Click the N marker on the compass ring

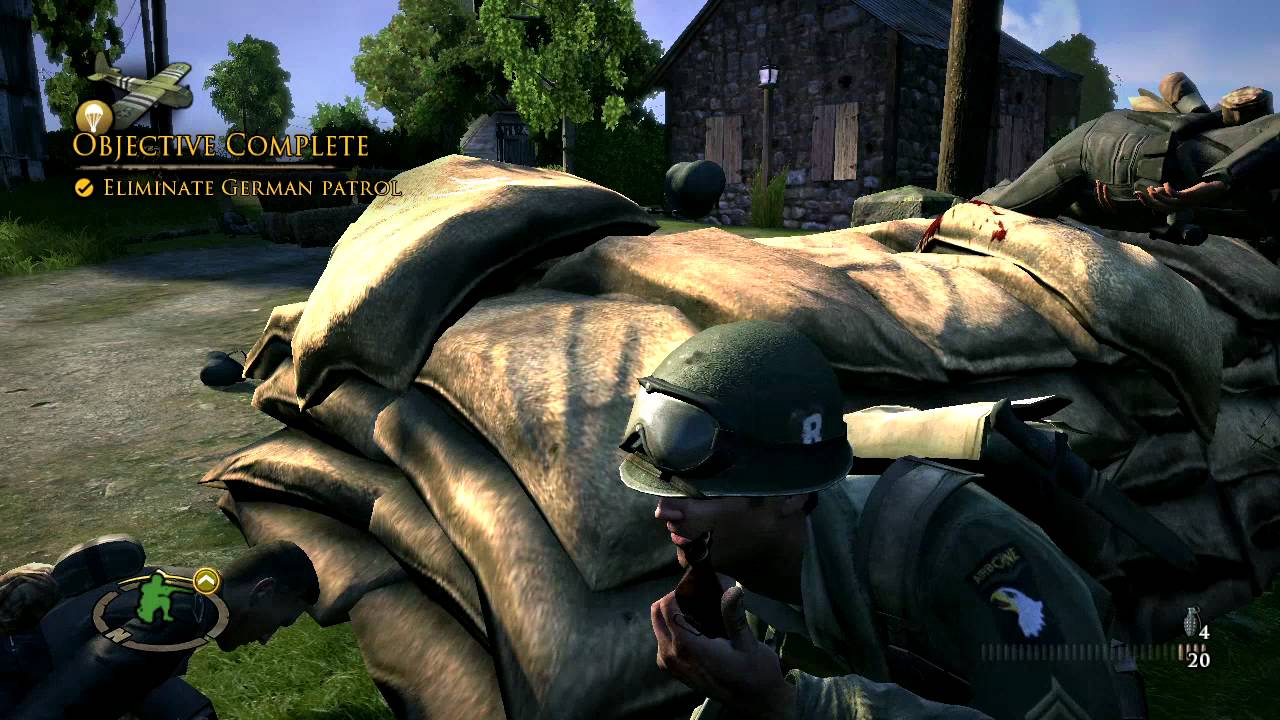coord(117,634)
